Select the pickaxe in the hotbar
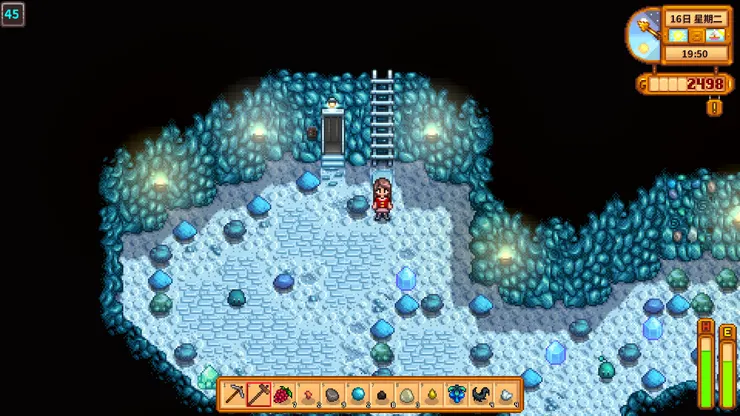Screen dimensions: 740x416 (235, 393)
